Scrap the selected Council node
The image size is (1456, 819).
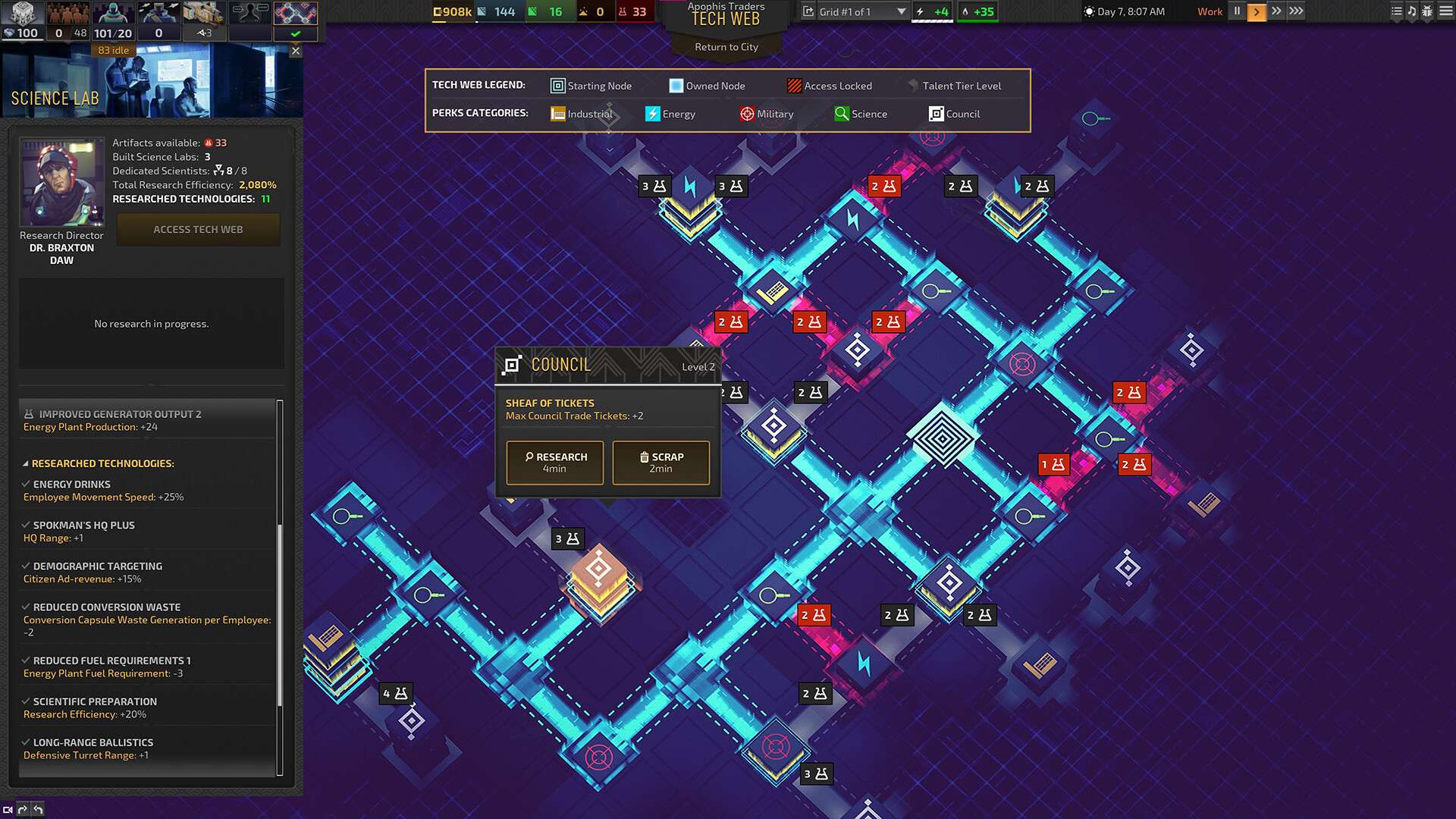(661, 463)
